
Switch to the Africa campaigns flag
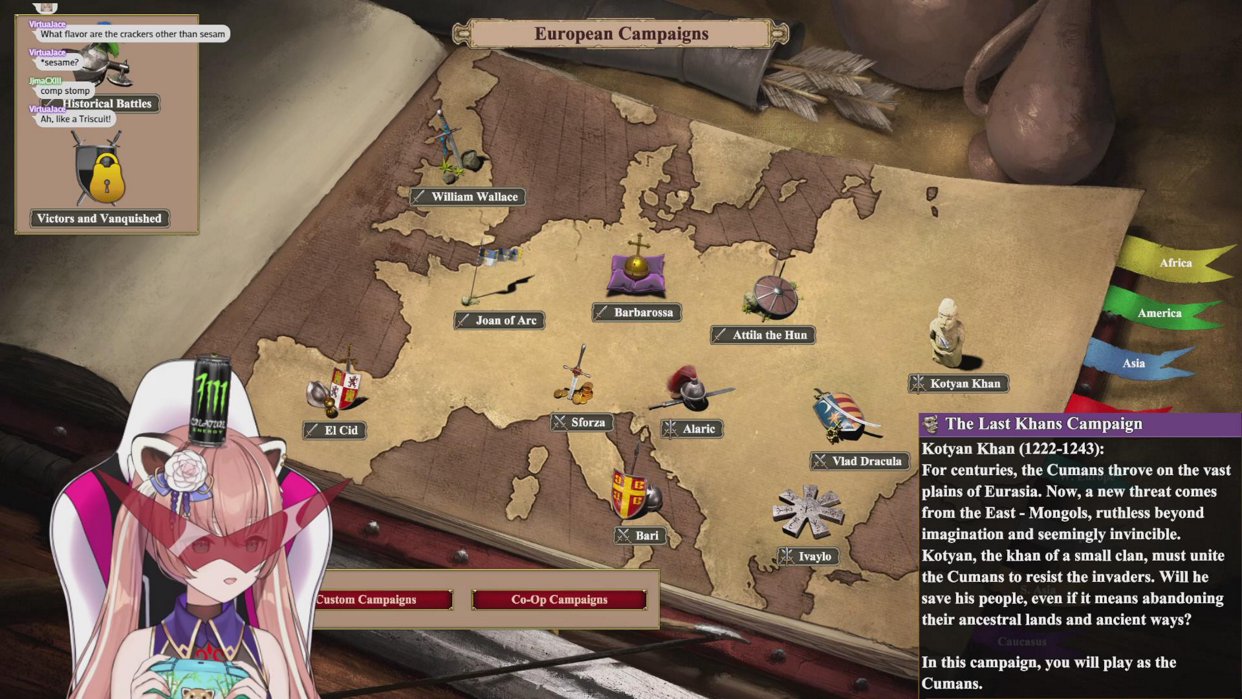click(x=1174, y=263)
